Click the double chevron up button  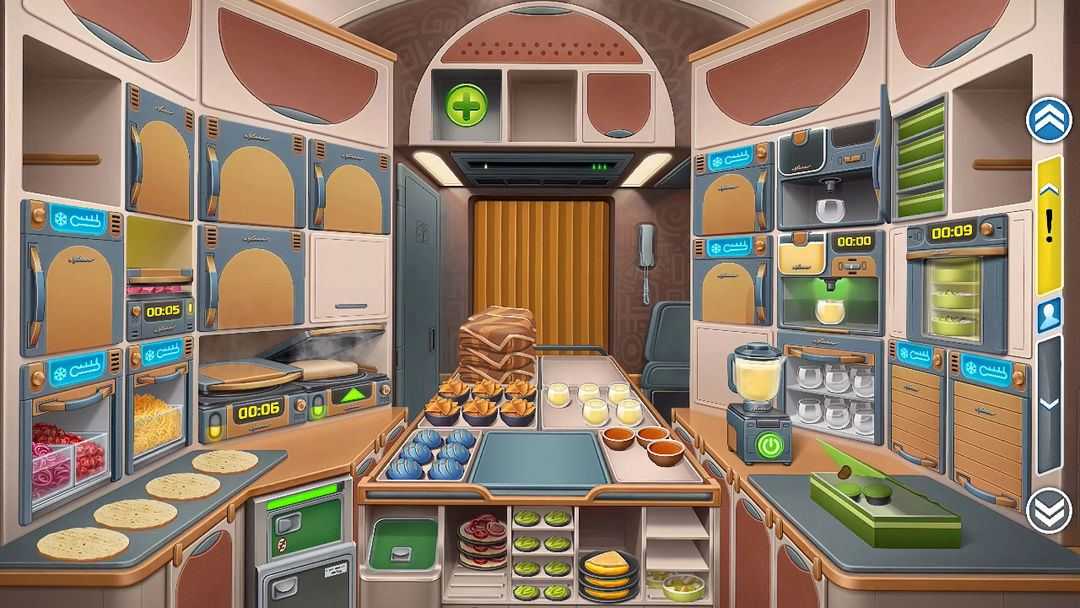point(1049,120)
